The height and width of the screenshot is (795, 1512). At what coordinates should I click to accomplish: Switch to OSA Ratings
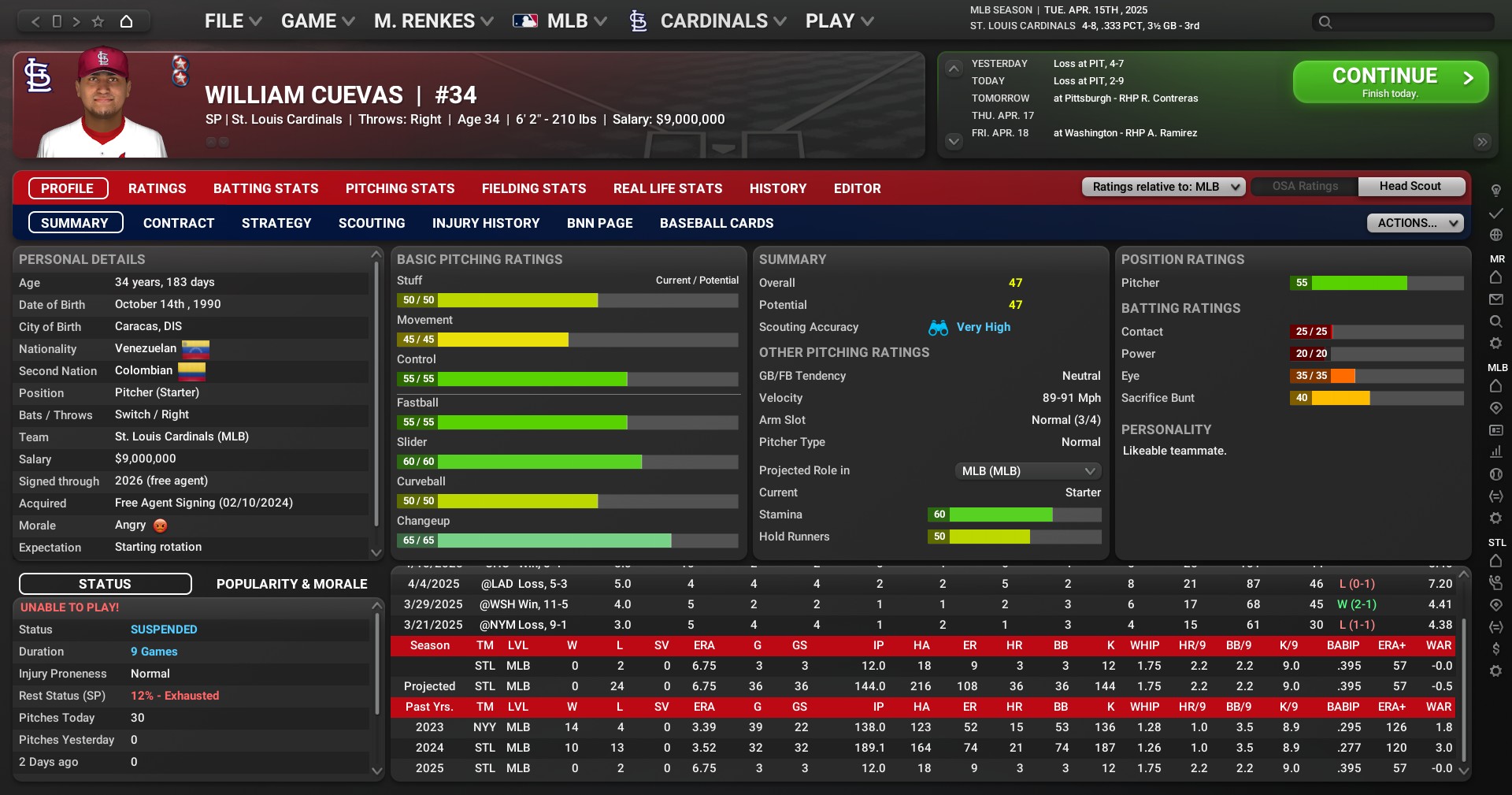pos(1304,187)
